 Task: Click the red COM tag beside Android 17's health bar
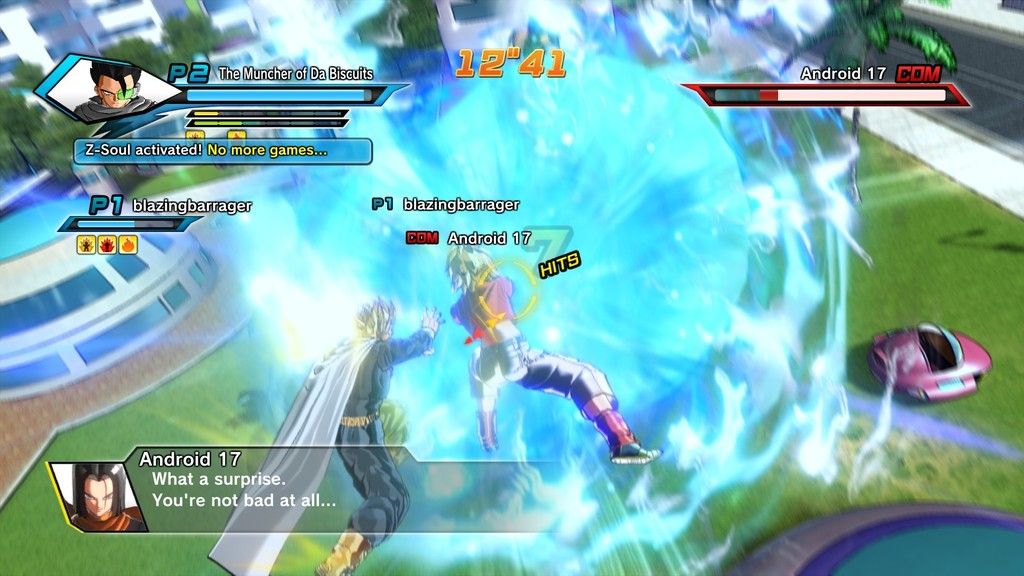point(919,73)
